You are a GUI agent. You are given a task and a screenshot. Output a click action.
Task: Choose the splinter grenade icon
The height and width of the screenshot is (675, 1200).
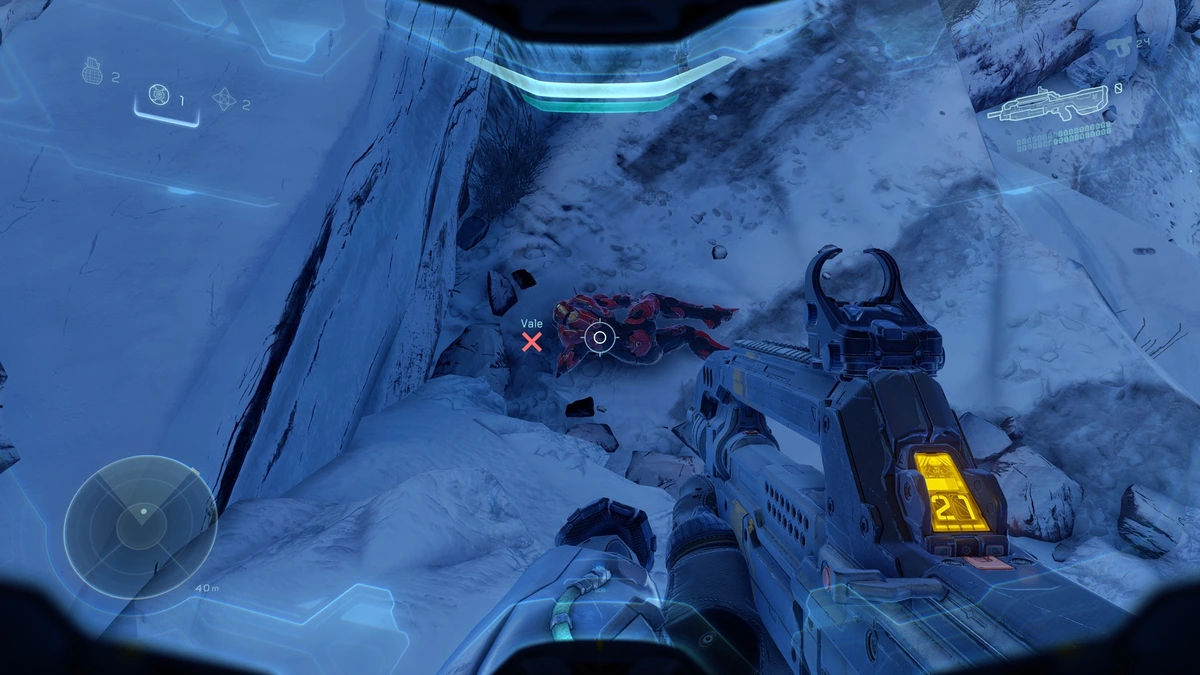coord(224,99)
